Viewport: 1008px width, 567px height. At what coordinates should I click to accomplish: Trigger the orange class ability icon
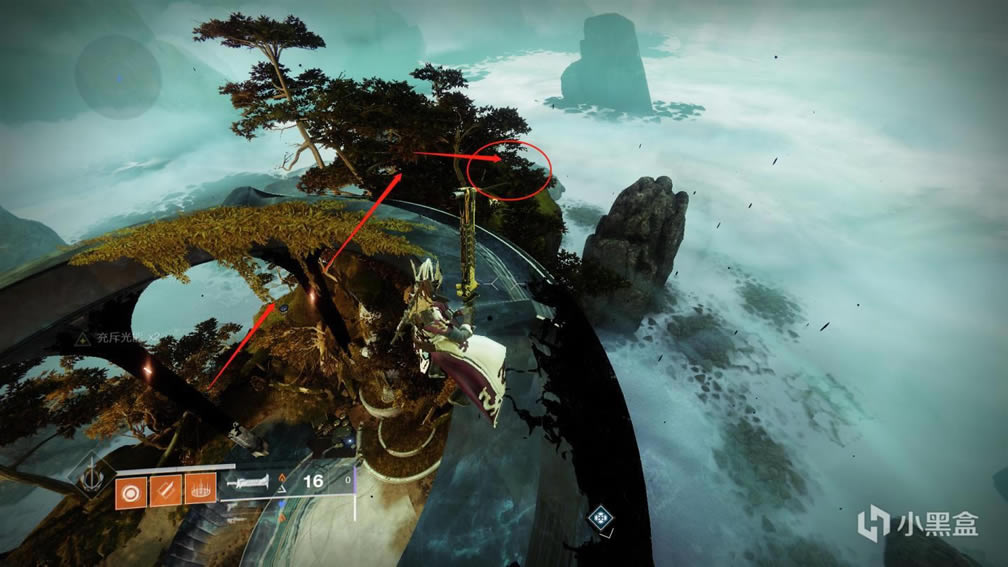201,492
